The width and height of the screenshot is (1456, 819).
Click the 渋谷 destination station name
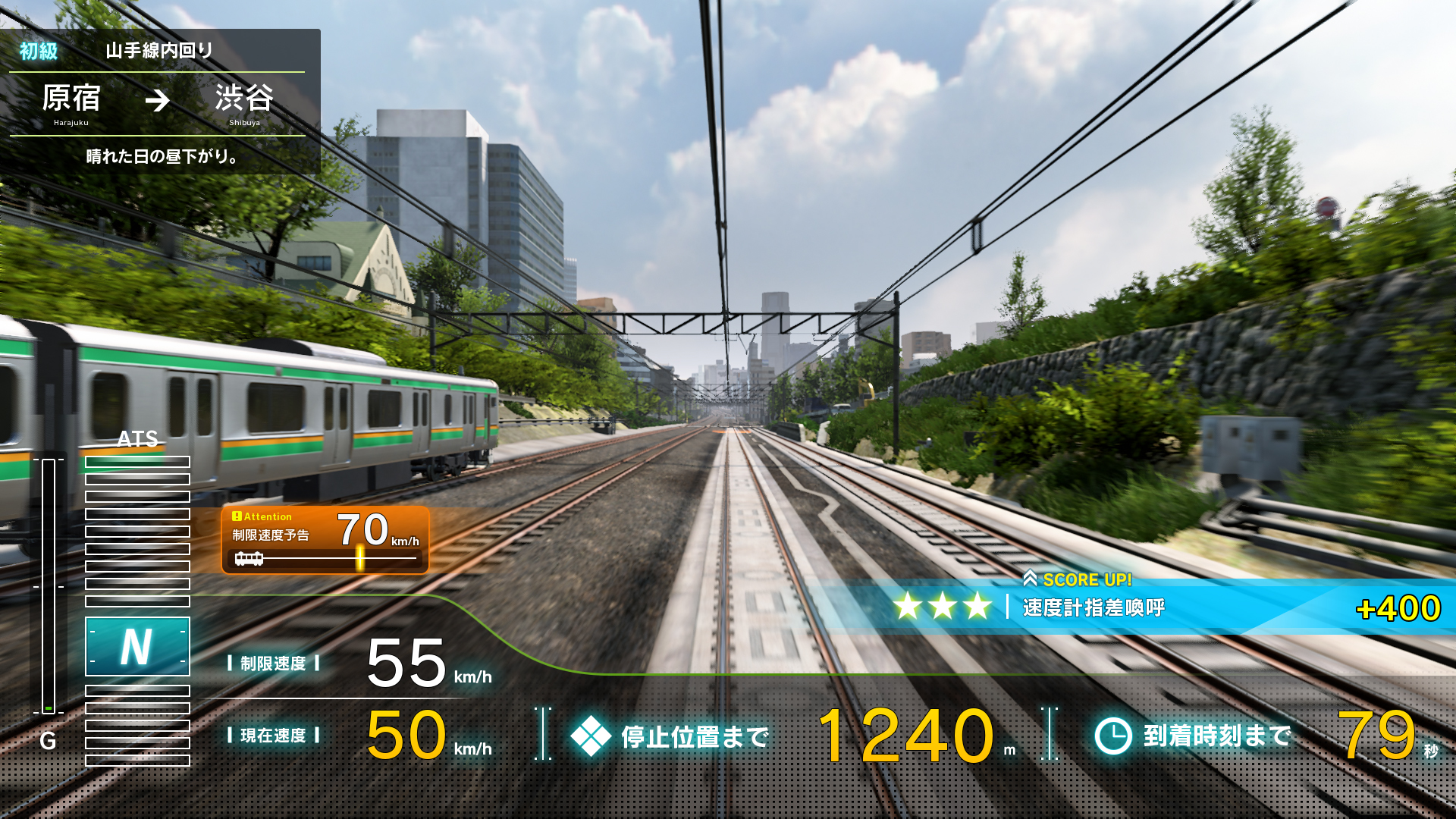point(243,99)
